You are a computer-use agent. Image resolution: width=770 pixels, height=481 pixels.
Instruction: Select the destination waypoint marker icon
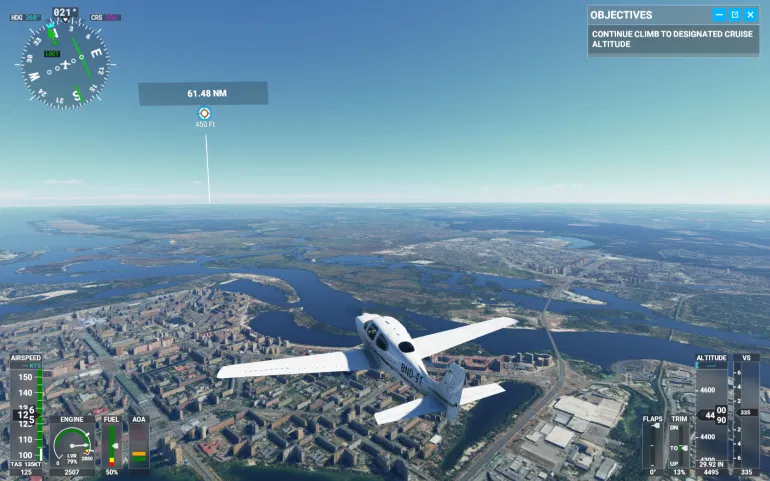[x=204, y=114]
